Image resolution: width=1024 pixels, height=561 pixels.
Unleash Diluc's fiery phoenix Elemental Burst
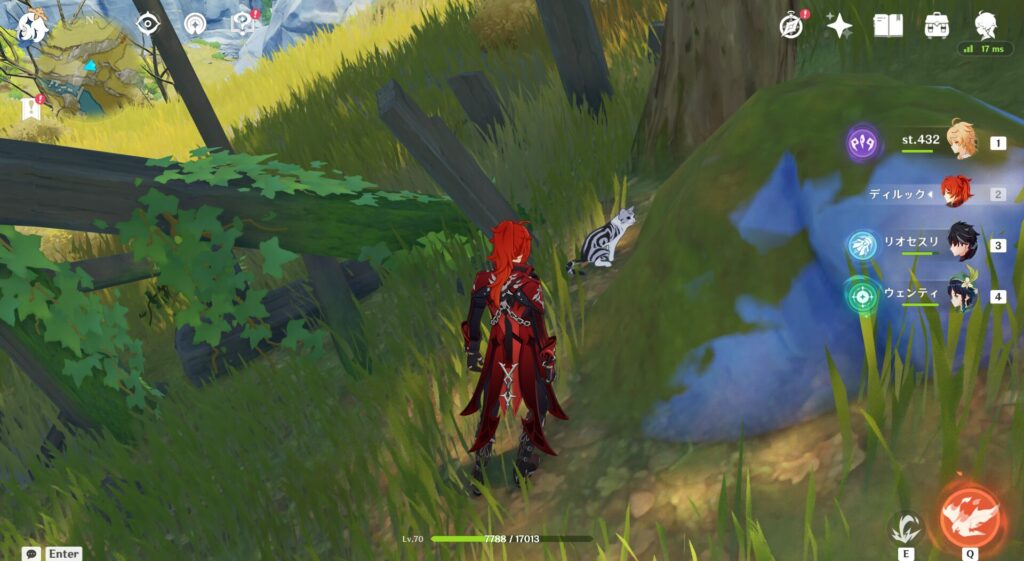[x=970, y=517]
